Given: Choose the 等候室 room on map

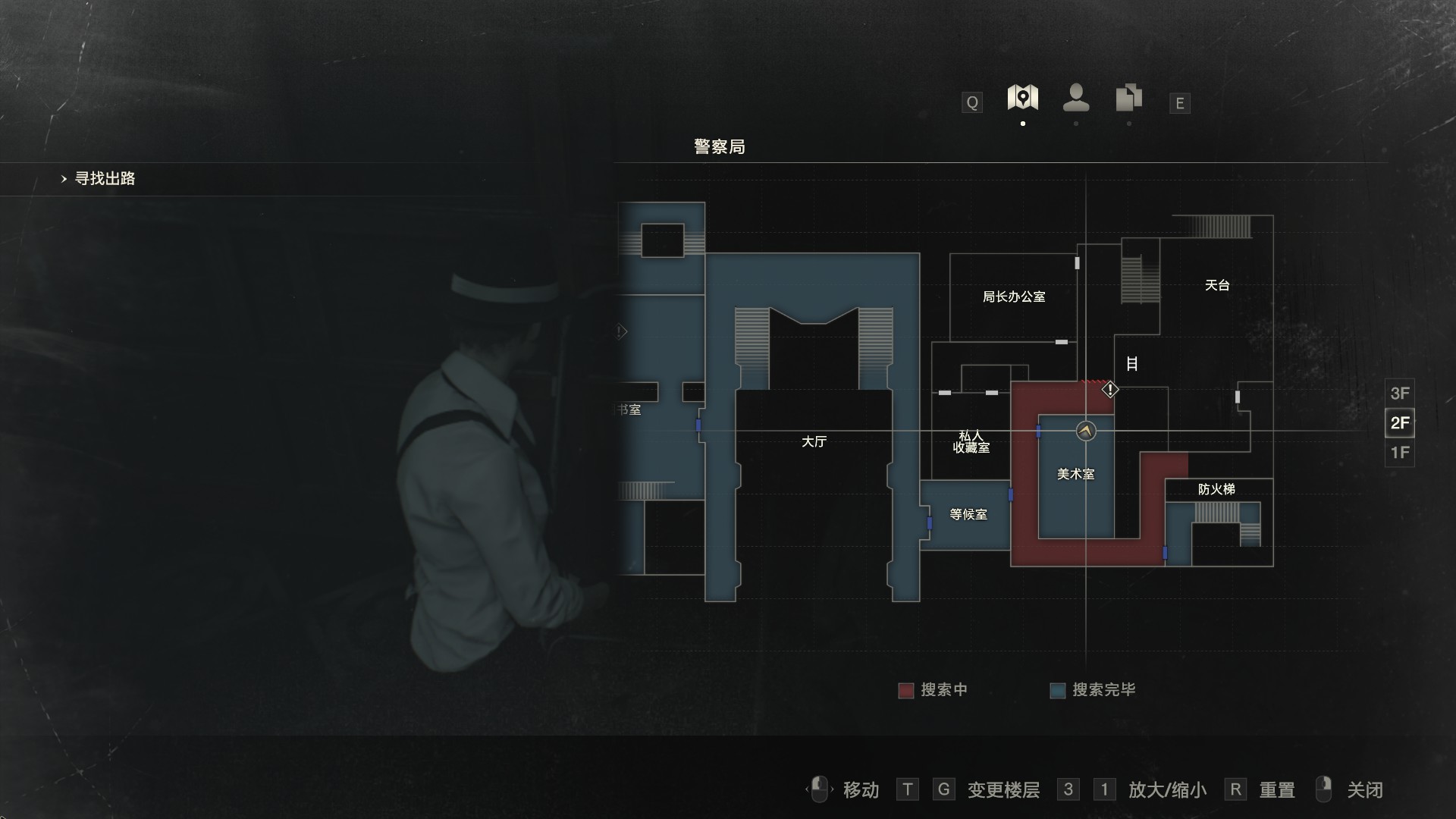Looking at the screenshot, I should click(x=968, y=515).
